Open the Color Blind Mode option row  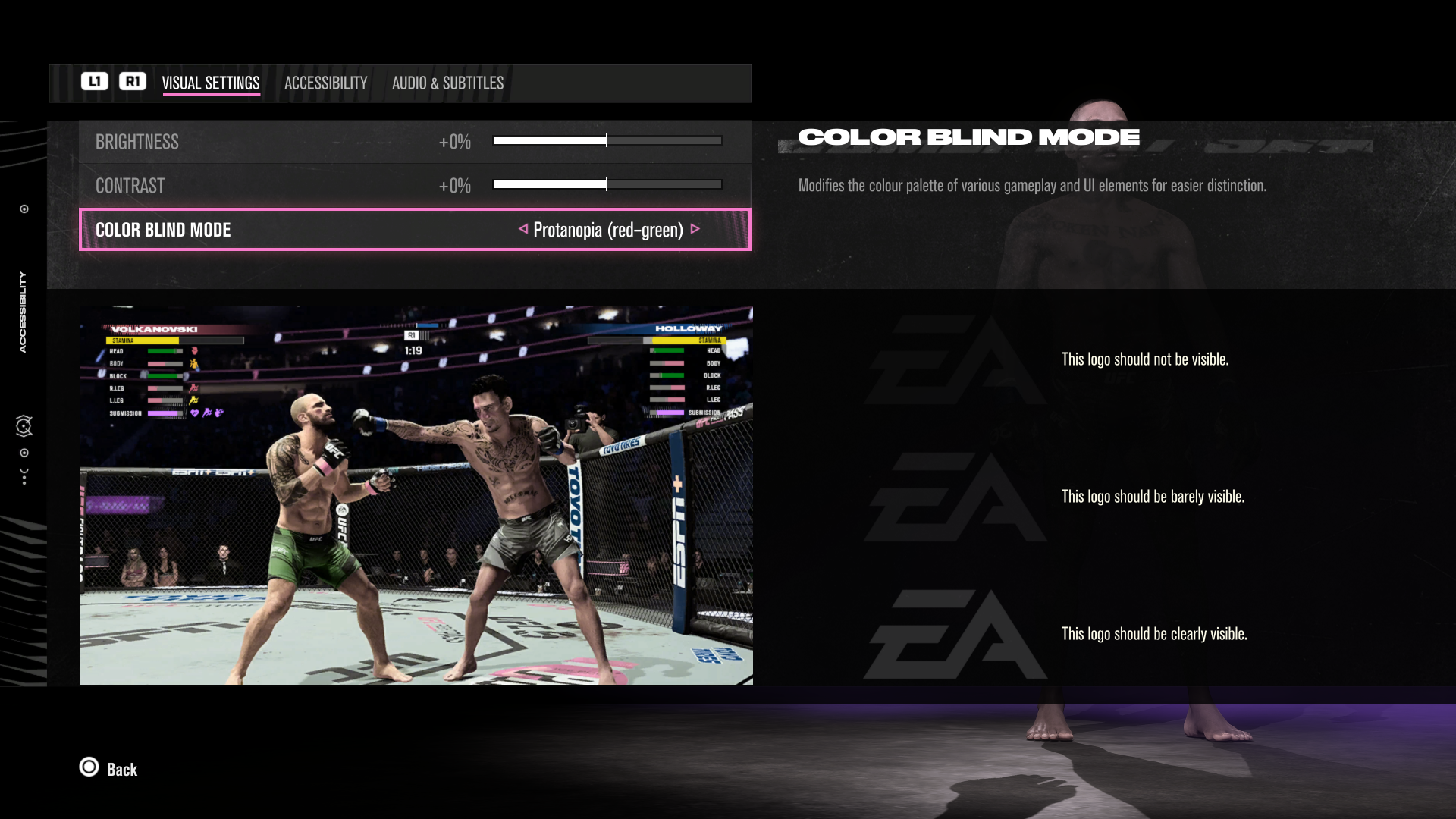click(415, 230)
